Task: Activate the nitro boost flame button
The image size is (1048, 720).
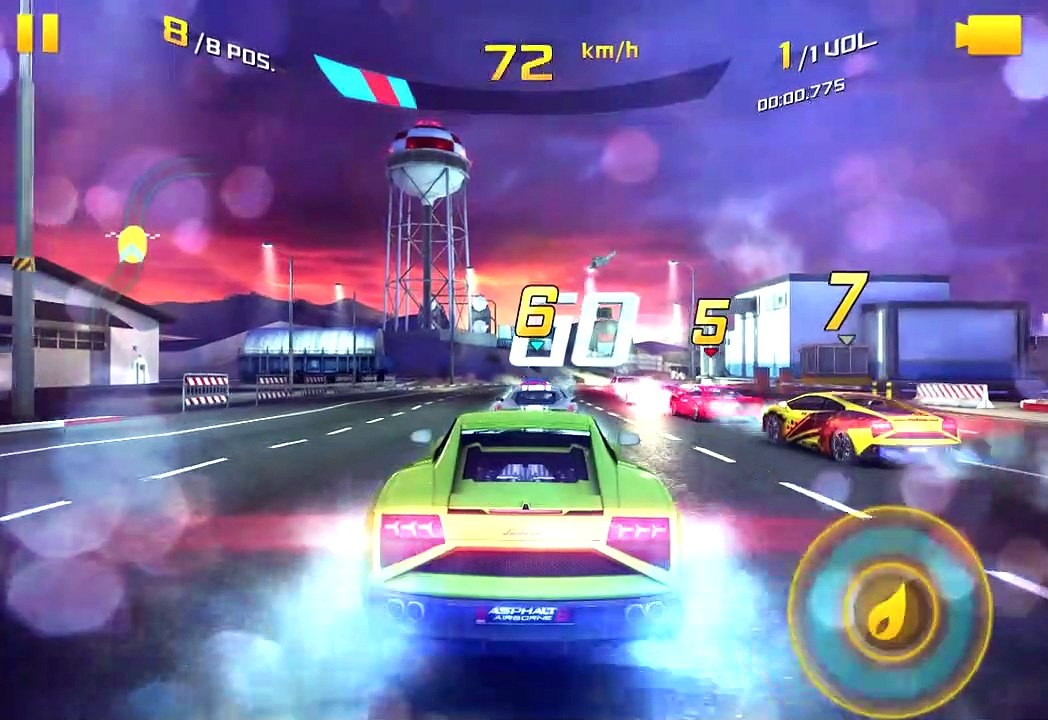Action: [889, 607]
